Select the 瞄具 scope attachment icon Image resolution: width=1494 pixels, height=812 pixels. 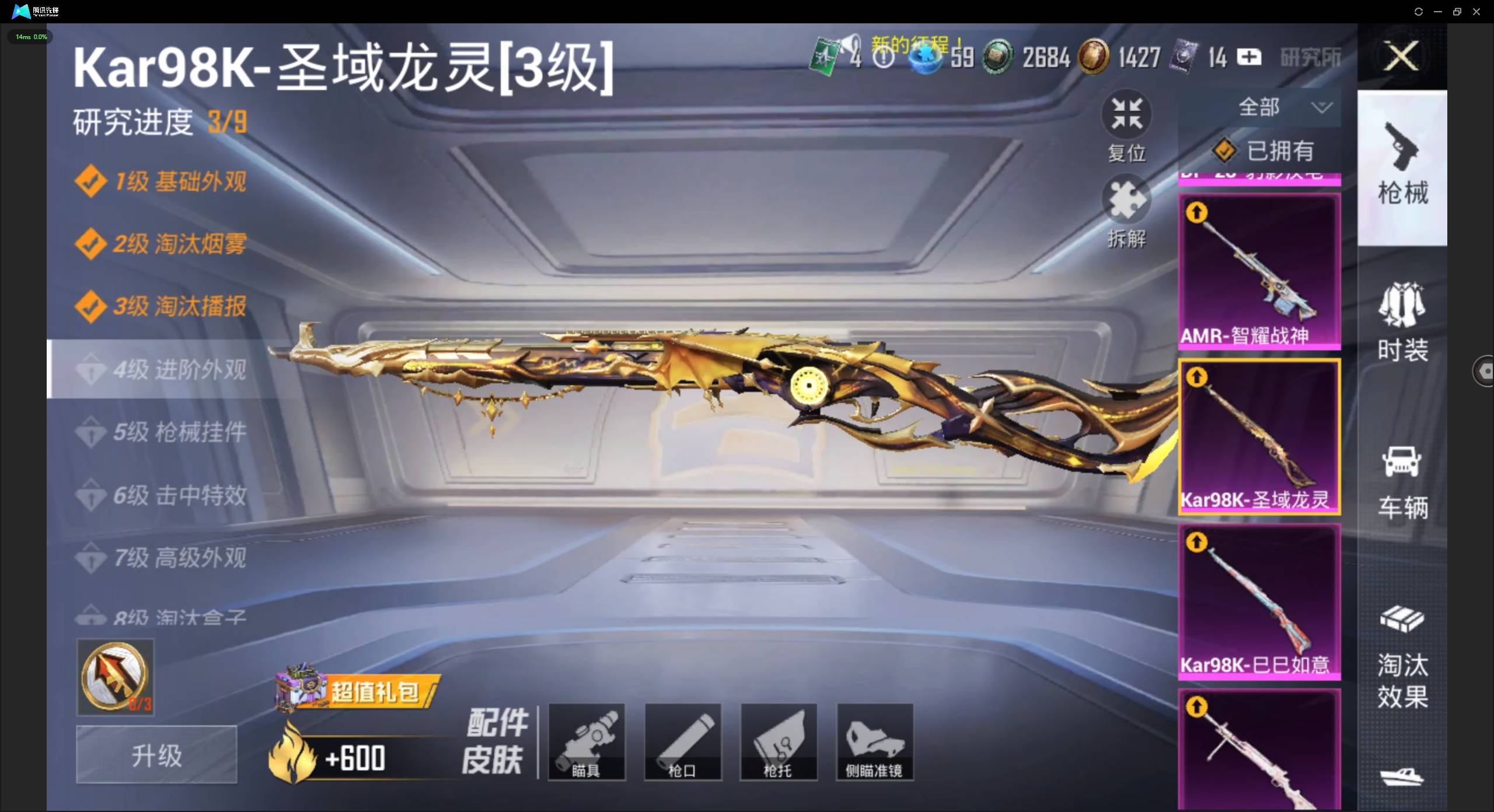pyautogui.click(x=587, y=742)
